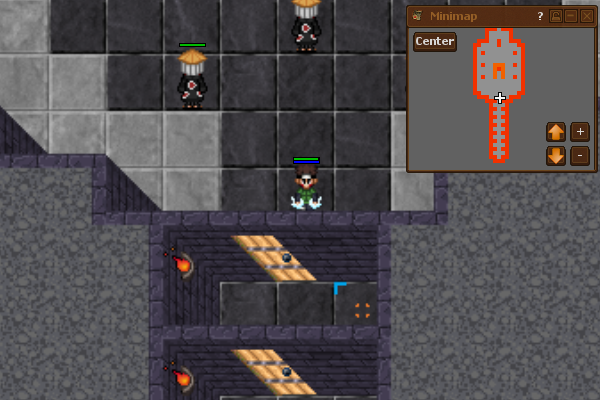Click the minimap map display area
Image resolution: width=600 pixels, height=400 pixels.
click(x=499, y=96)
